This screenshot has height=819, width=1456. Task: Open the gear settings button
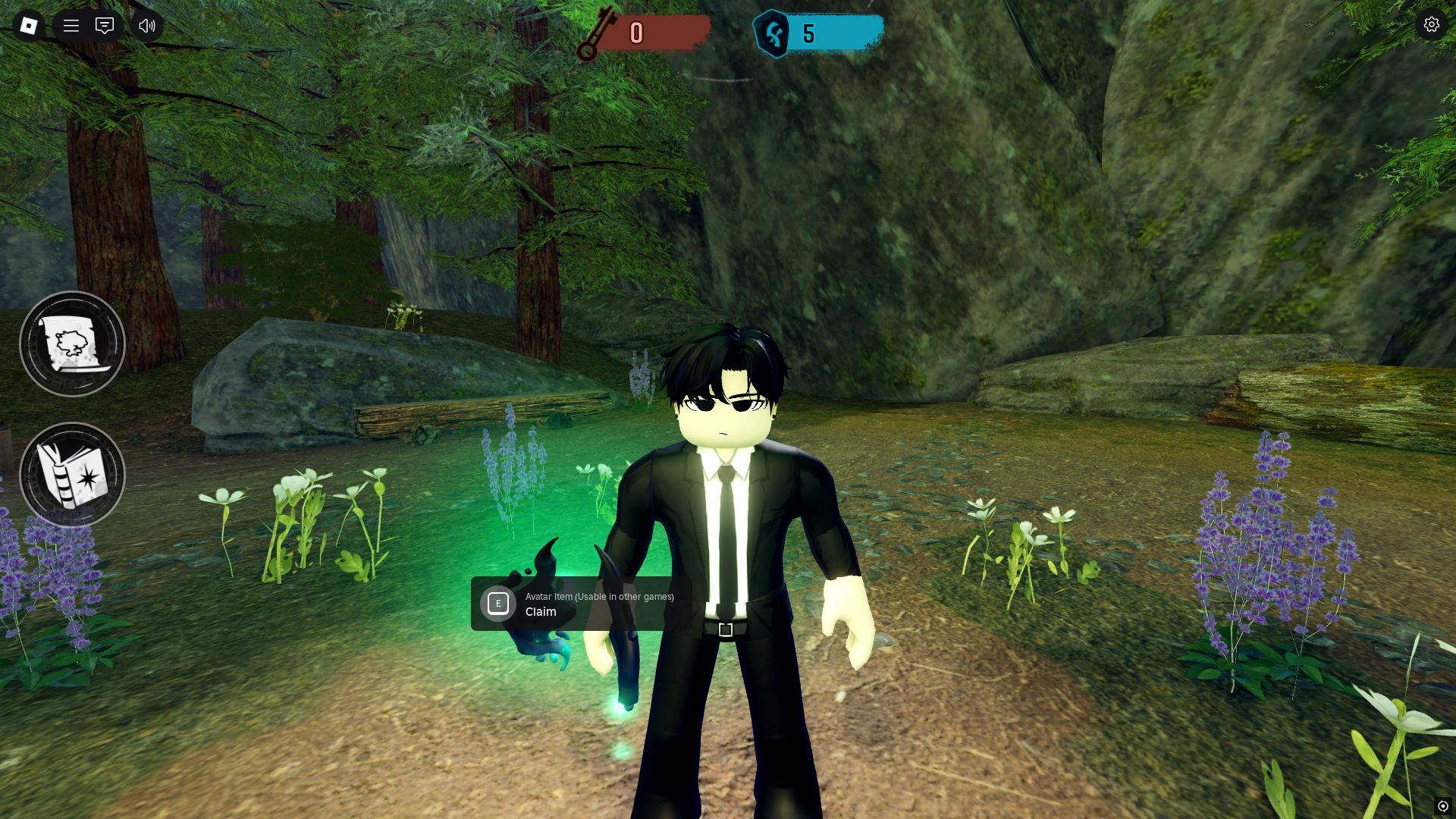[x=1431, y=25]
